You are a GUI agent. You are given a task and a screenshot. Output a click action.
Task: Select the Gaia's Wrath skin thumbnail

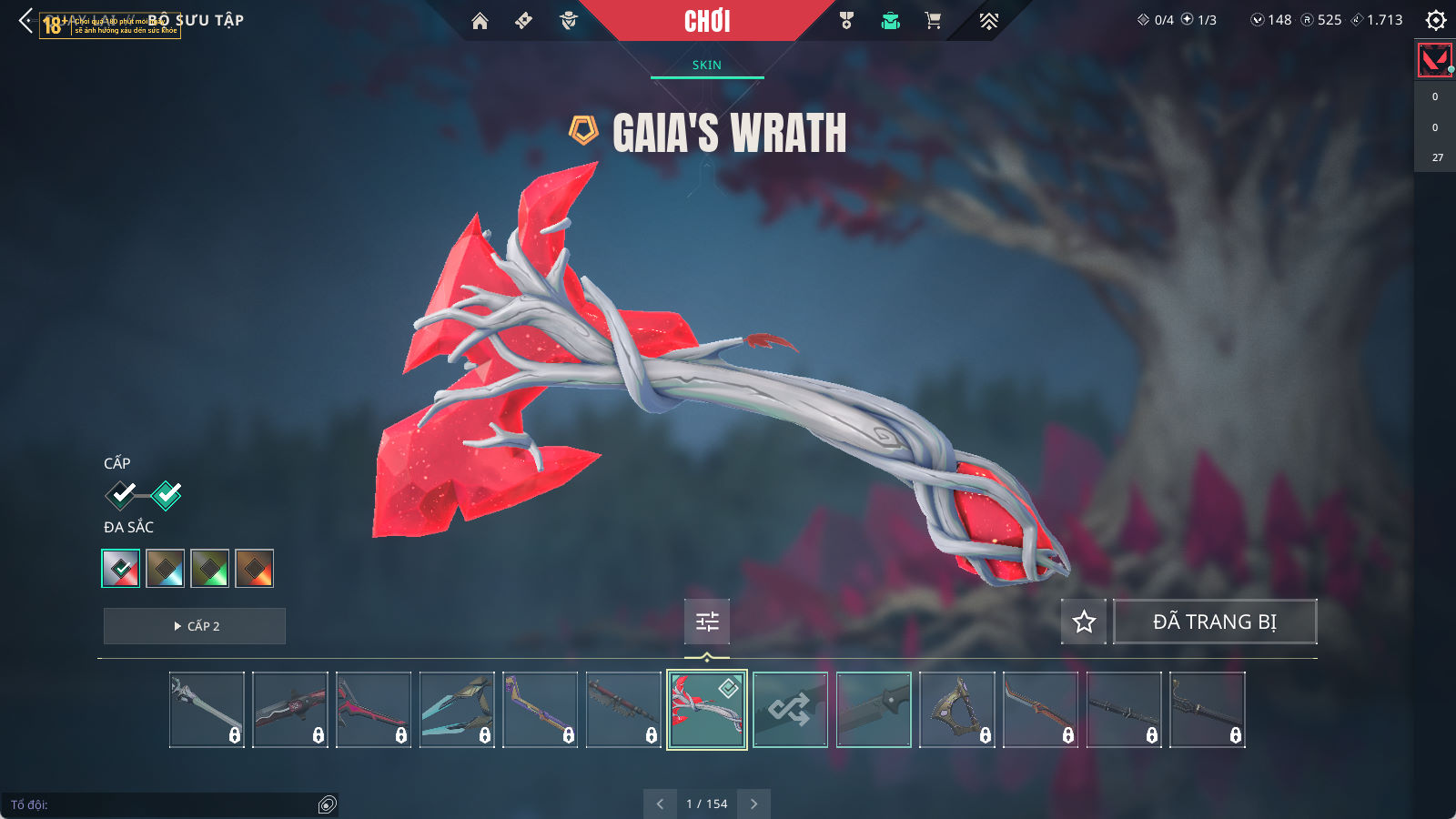707,710
